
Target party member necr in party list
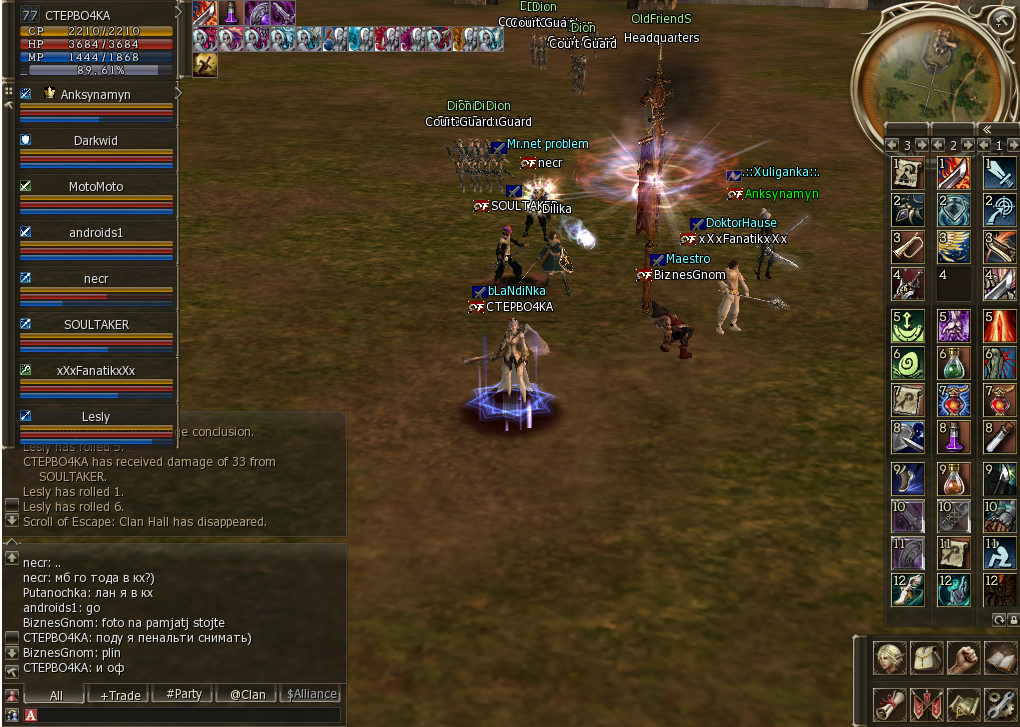(x=95, y=279)
